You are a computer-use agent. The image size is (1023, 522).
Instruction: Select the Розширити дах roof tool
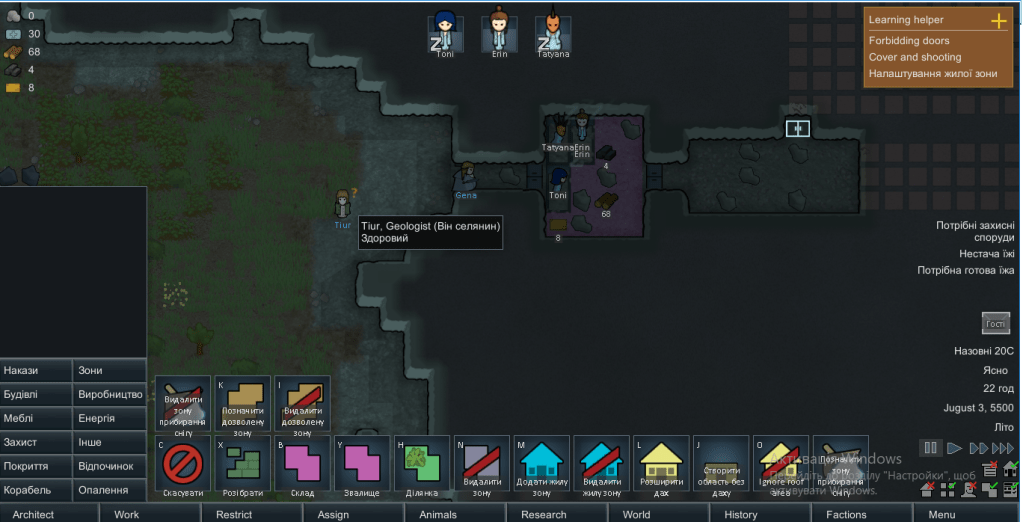pyautogui.click(x=661, y=465)
